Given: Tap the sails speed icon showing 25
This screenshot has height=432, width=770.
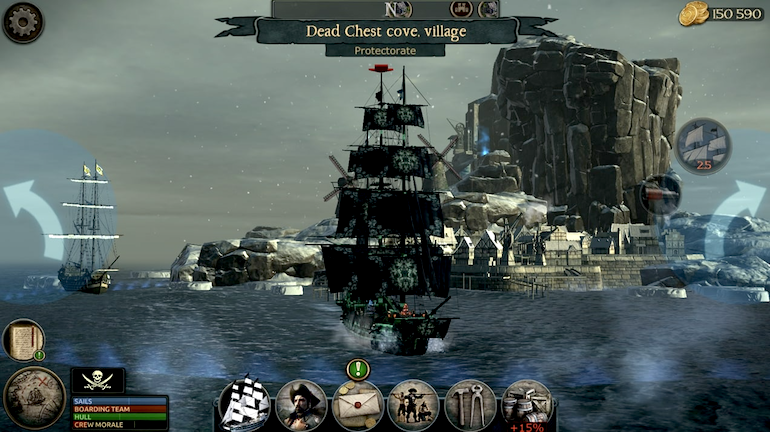Looking at the screenshot, I should (703, 146).
